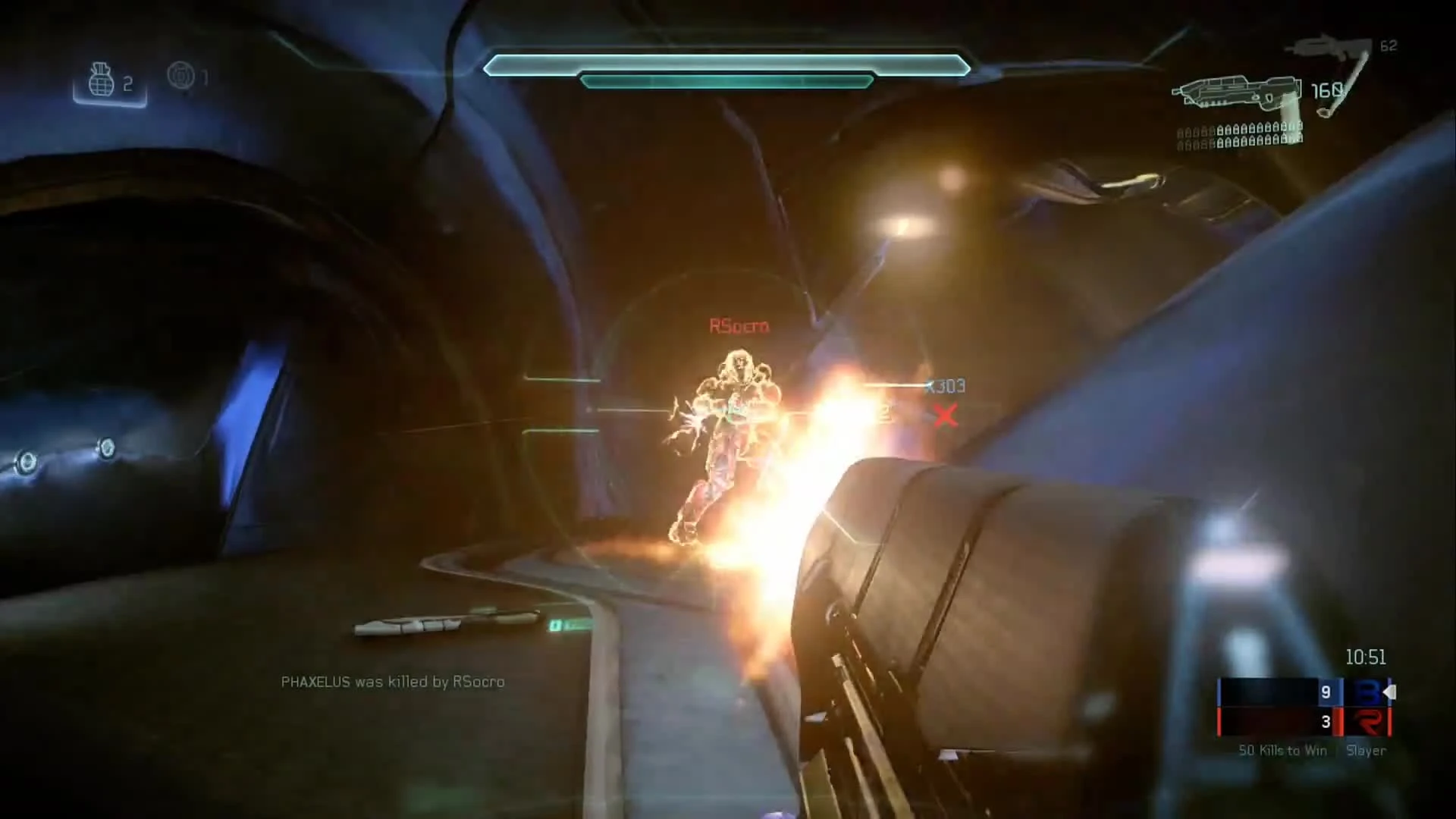The height and width of the screenshot is (819, 1456).
Task: Toggle the shield bar at top center
Action: click(726, 67)
